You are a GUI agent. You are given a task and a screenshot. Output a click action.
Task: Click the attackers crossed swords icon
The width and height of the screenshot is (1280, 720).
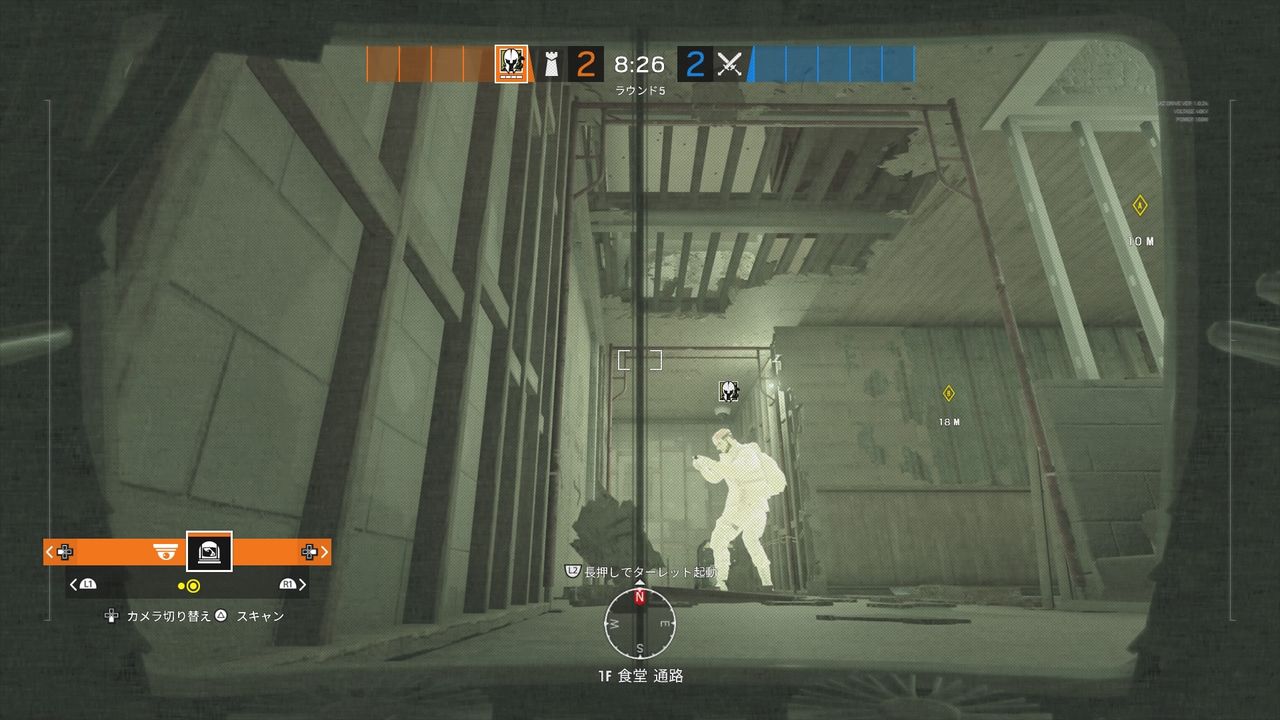[x=731, y=62]
